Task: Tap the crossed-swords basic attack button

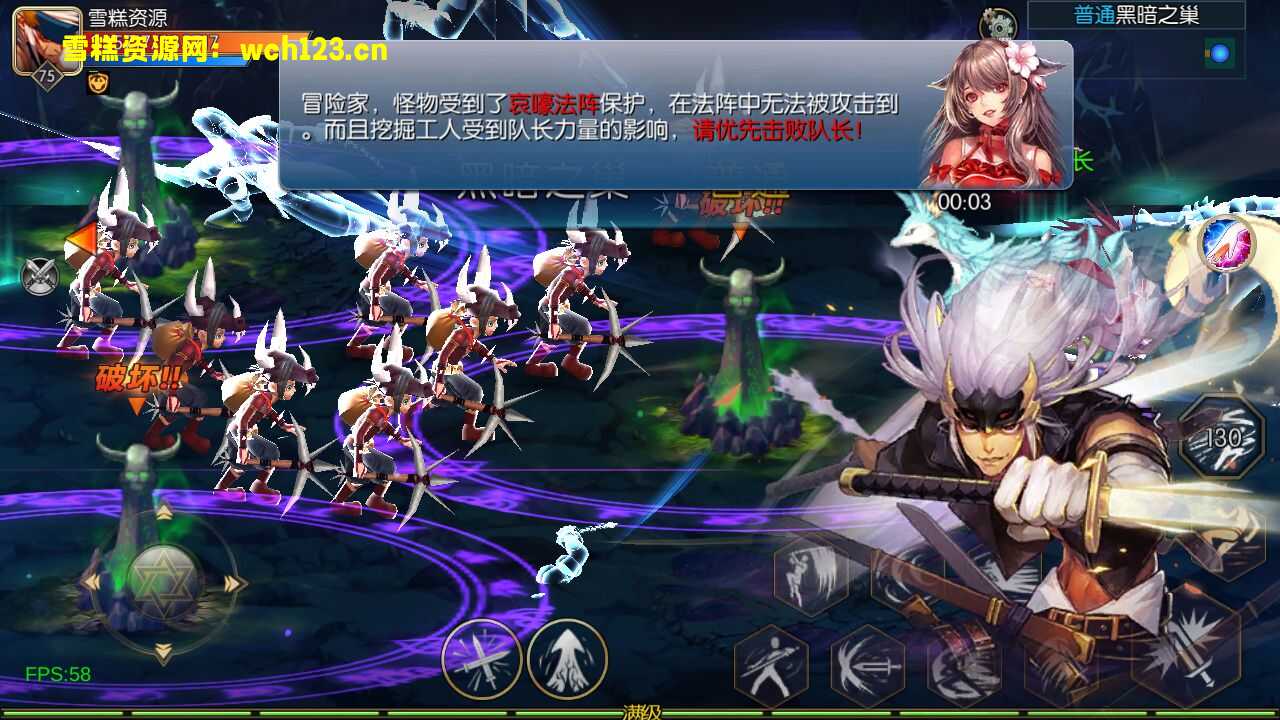Action: [483, 663]
